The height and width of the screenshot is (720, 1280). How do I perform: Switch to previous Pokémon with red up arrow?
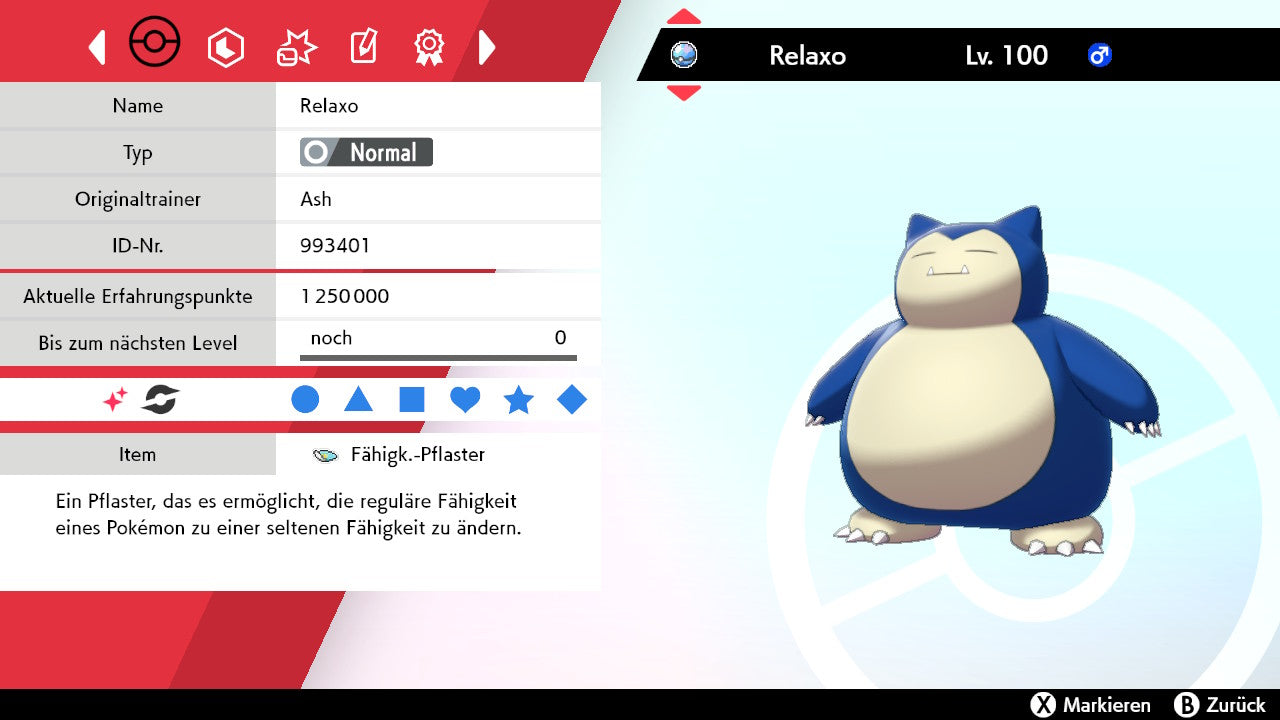tap(683, 17)
